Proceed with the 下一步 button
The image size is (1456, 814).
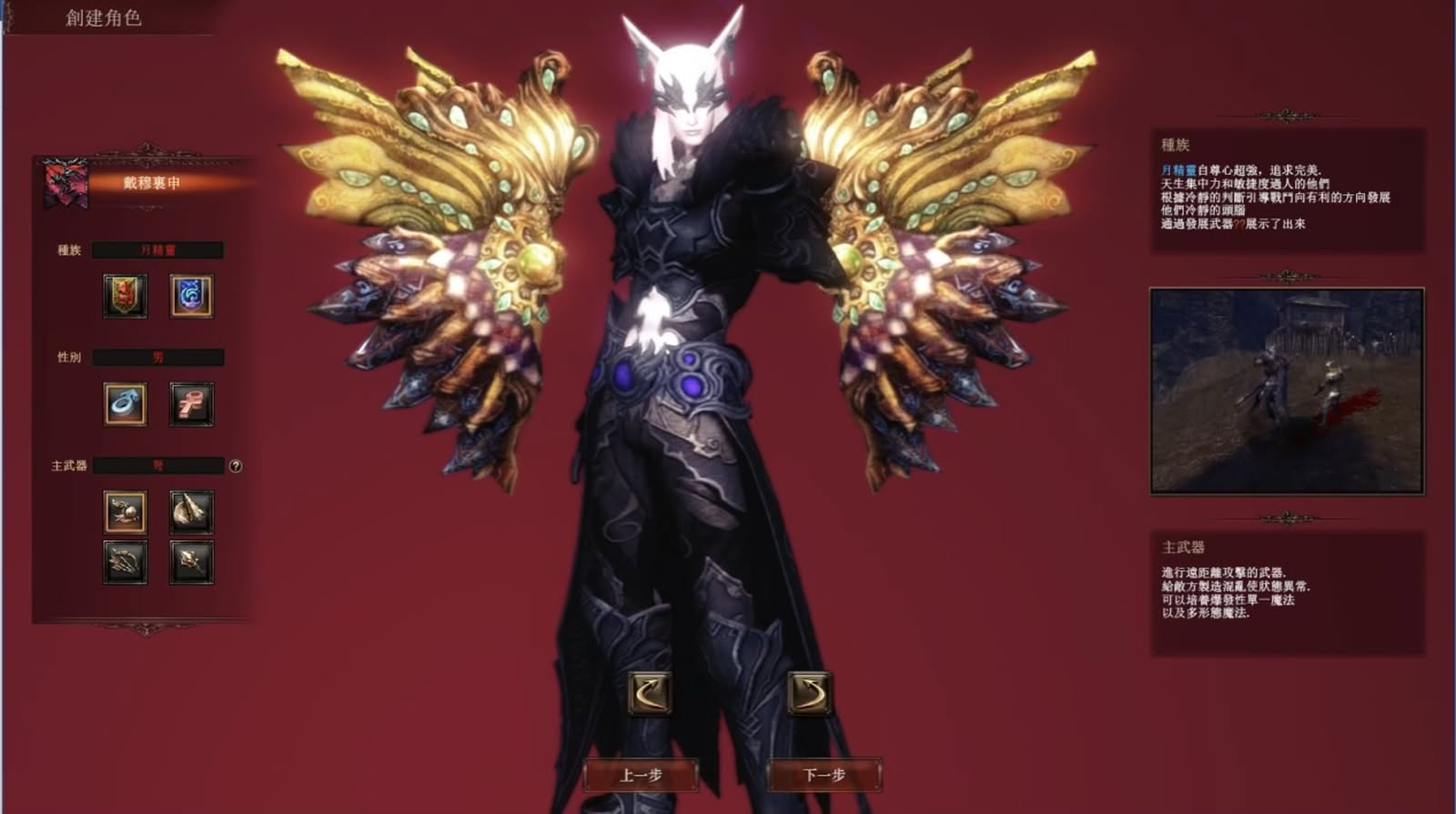click(824, 776)
